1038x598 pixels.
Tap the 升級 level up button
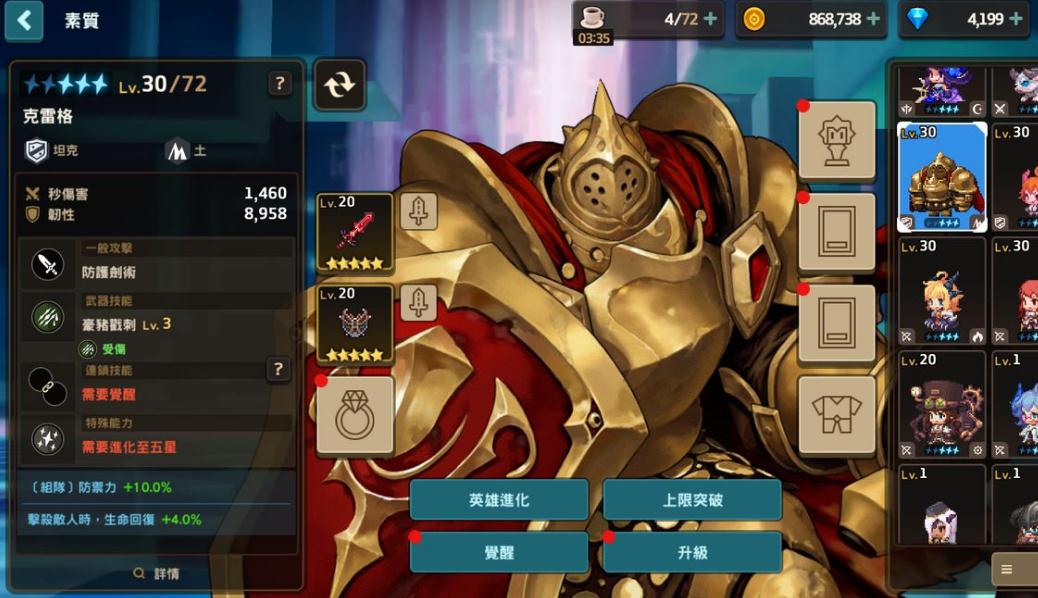(692, 552)
